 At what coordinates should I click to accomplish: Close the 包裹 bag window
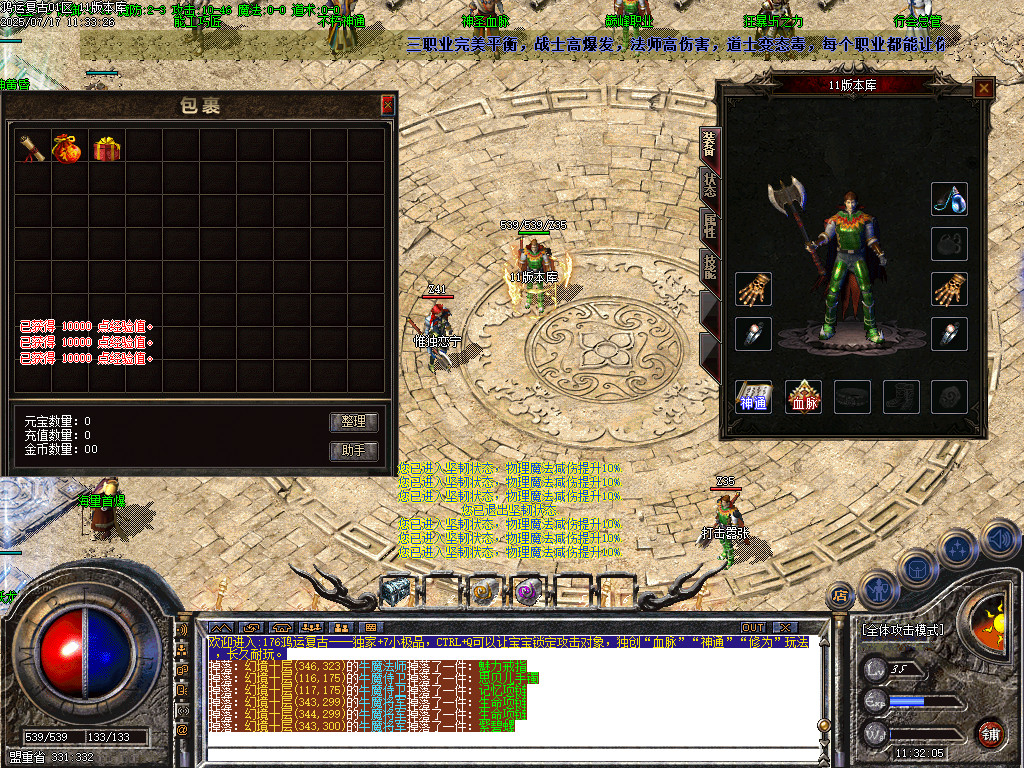388,104
